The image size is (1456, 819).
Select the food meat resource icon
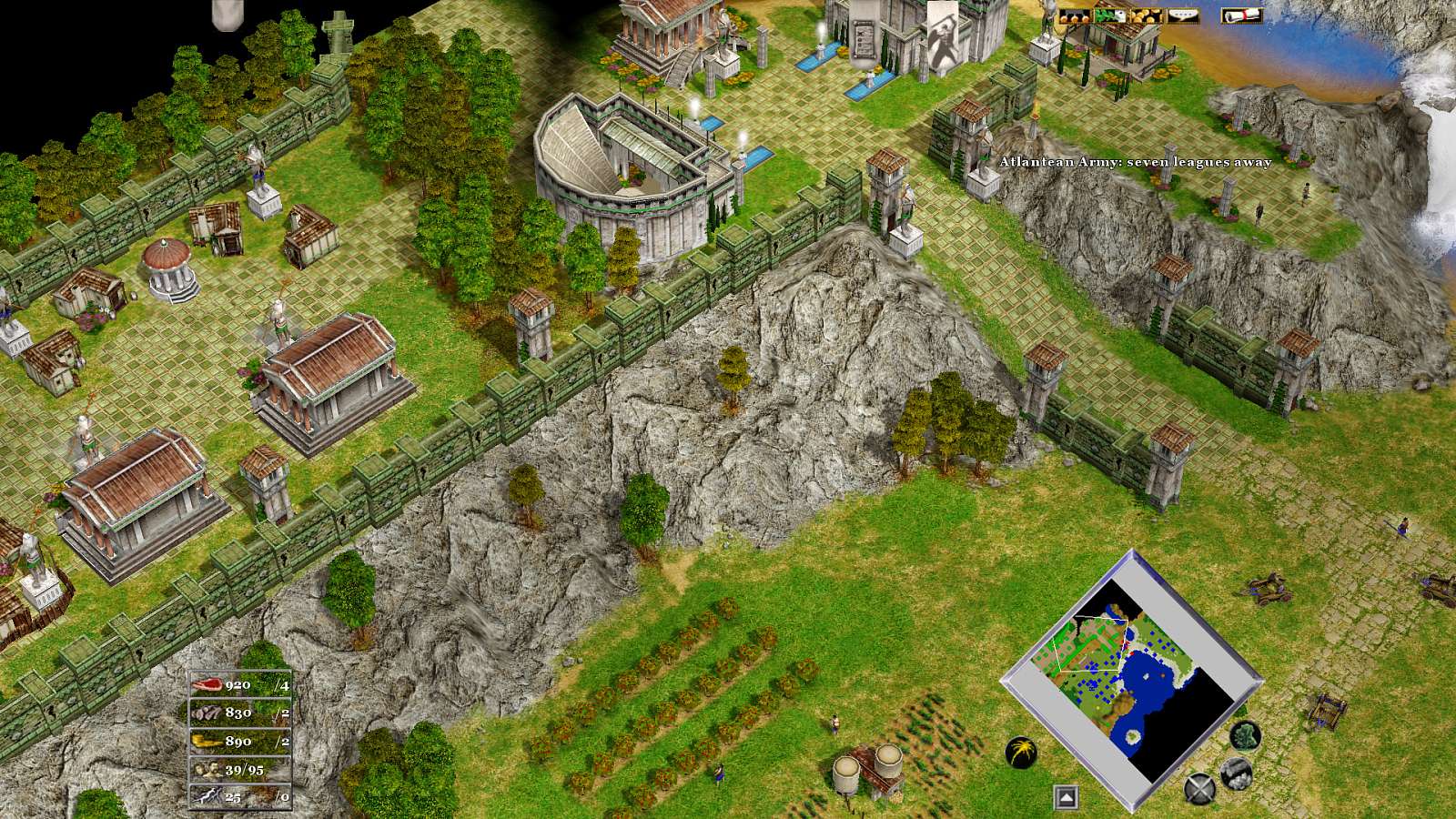(208, 684)
